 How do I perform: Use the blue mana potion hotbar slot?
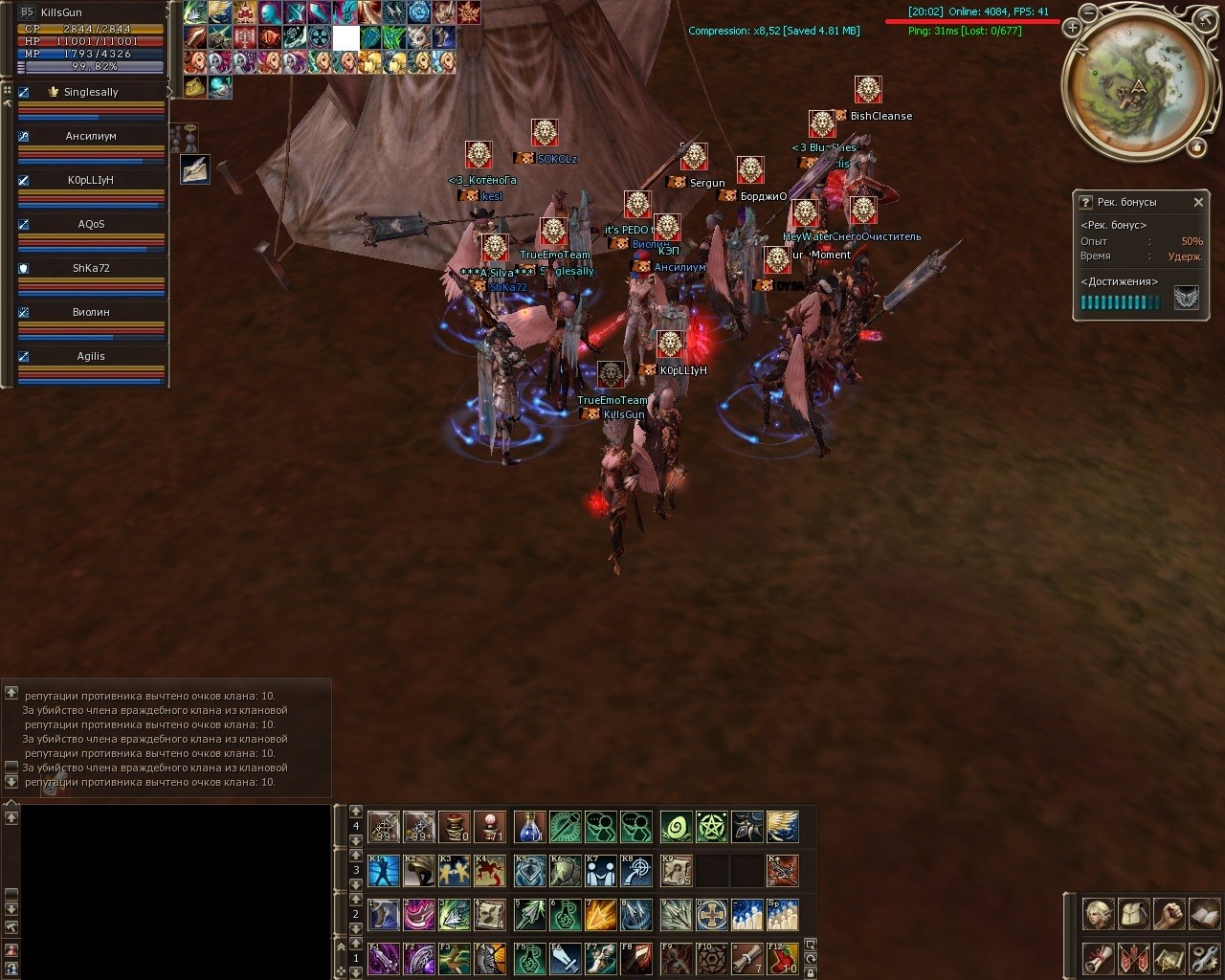point(529,827)
